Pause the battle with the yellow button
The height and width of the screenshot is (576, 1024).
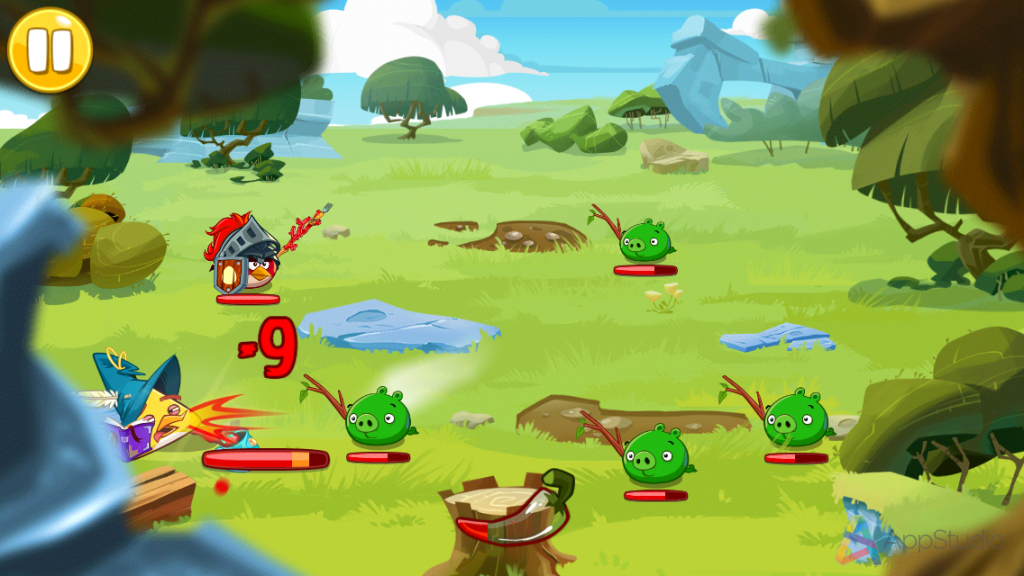(x=49, y=50)
